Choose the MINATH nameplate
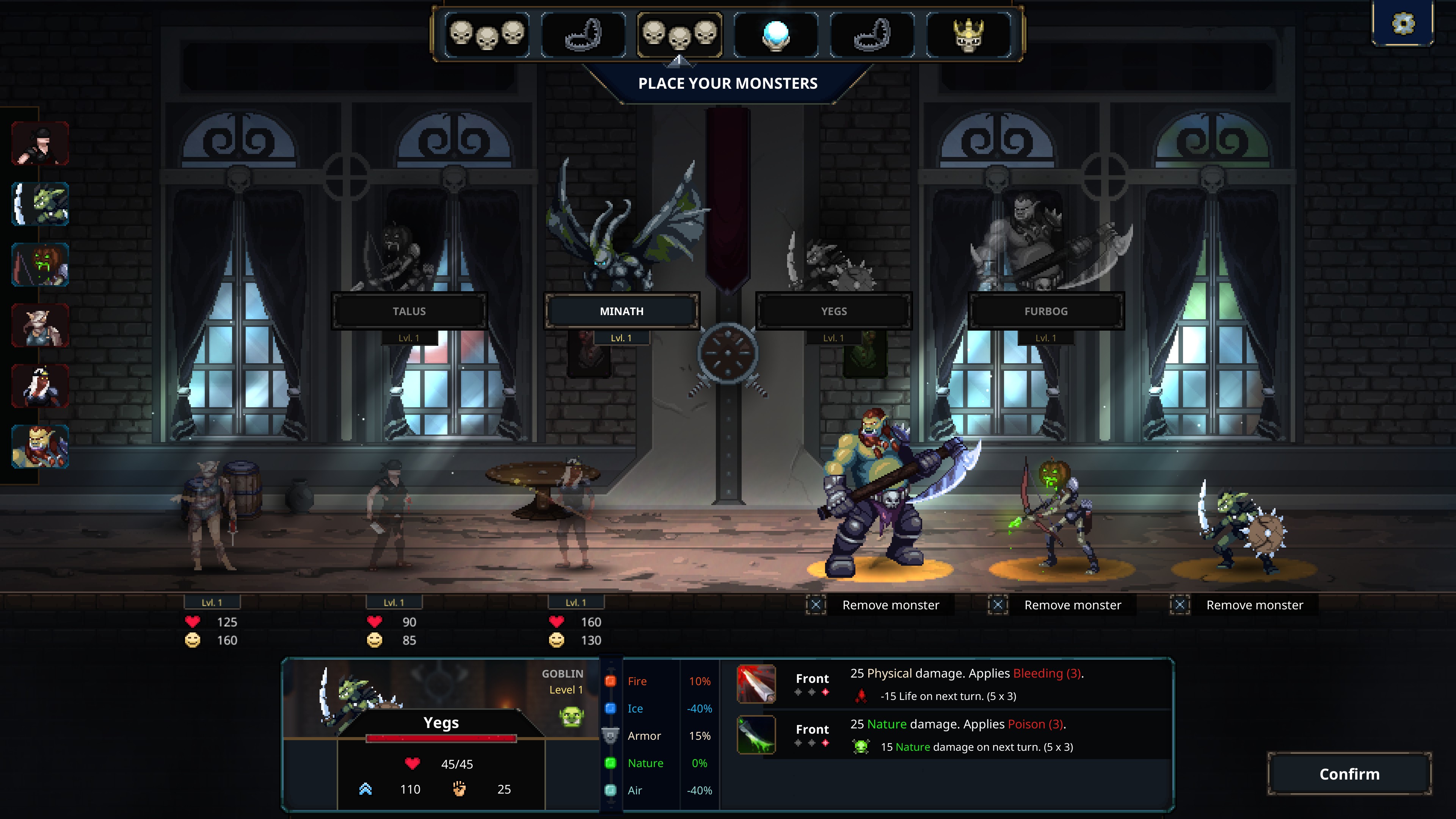Screen dimensions: 1456x819 [x=621, y=311]
